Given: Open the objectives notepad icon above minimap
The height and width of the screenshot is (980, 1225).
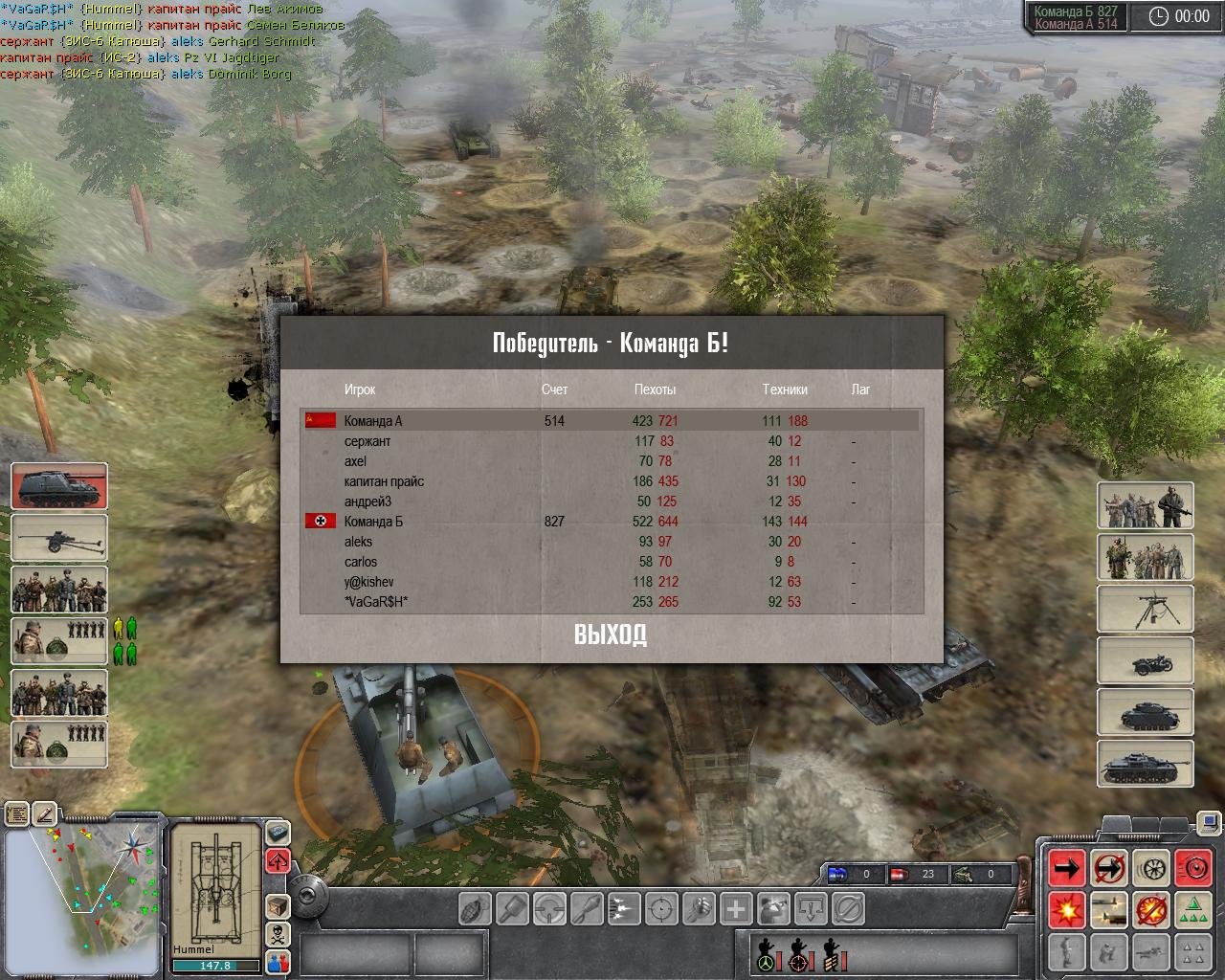Looking at the screenshot, I should (x=17, y=814).
